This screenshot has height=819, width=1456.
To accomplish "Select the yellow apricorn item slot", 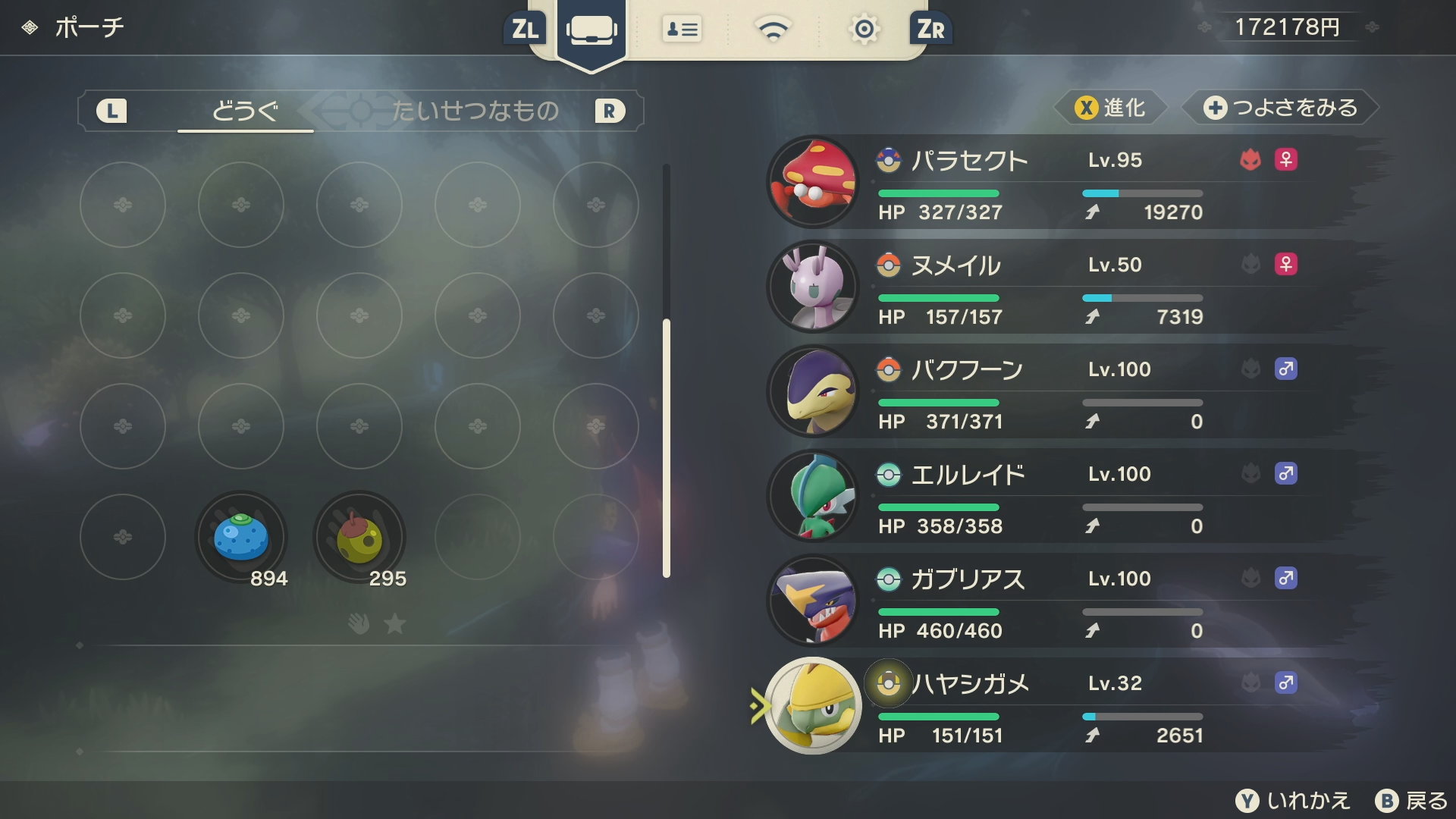I will (359, 537).
